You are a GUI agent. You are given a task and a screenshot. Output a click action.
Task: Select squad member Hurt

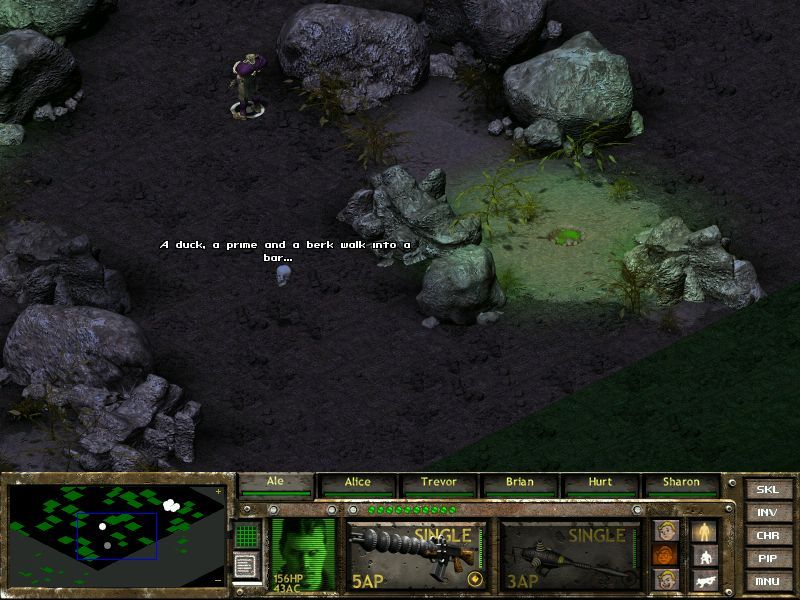(600, 484)
